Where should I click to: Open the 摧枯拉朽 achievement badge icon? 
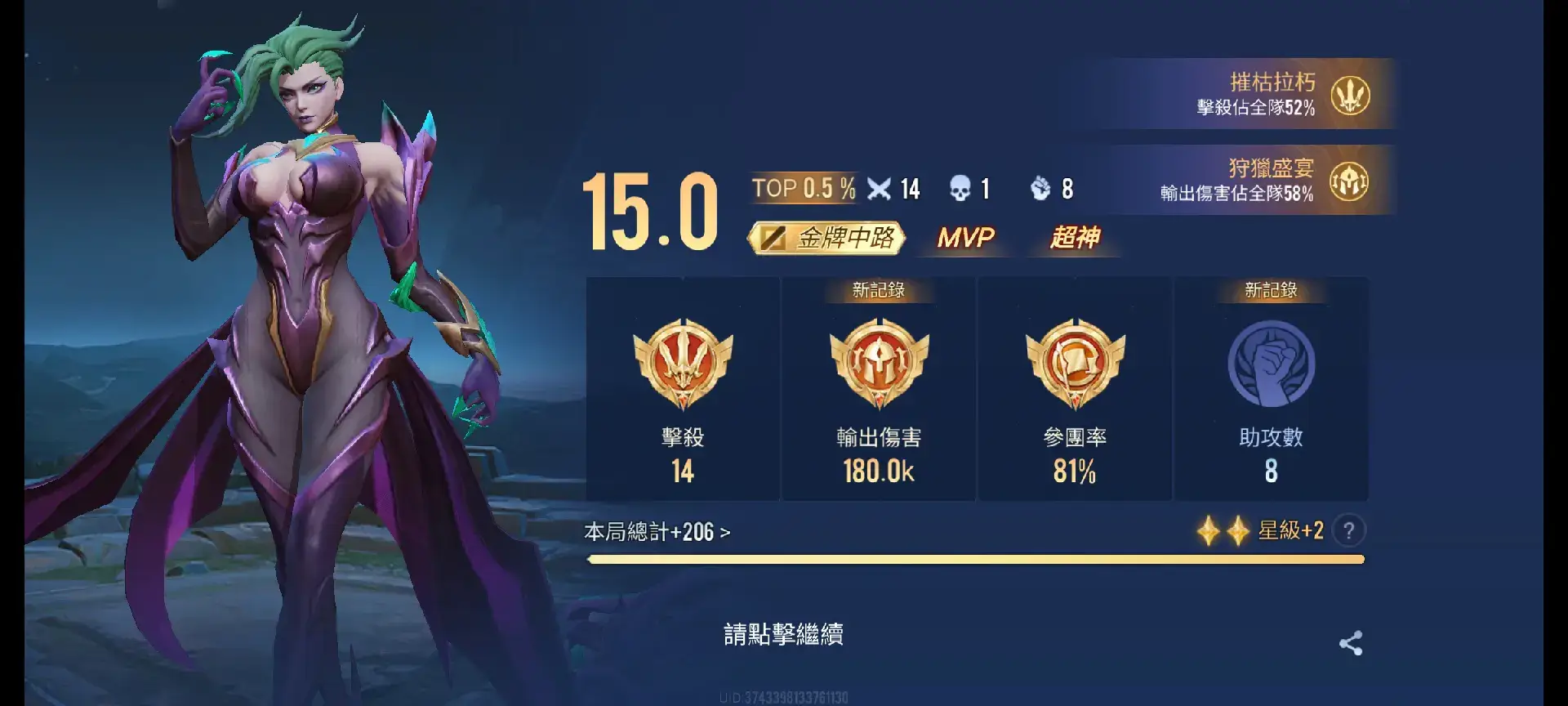coord(1352,95)
